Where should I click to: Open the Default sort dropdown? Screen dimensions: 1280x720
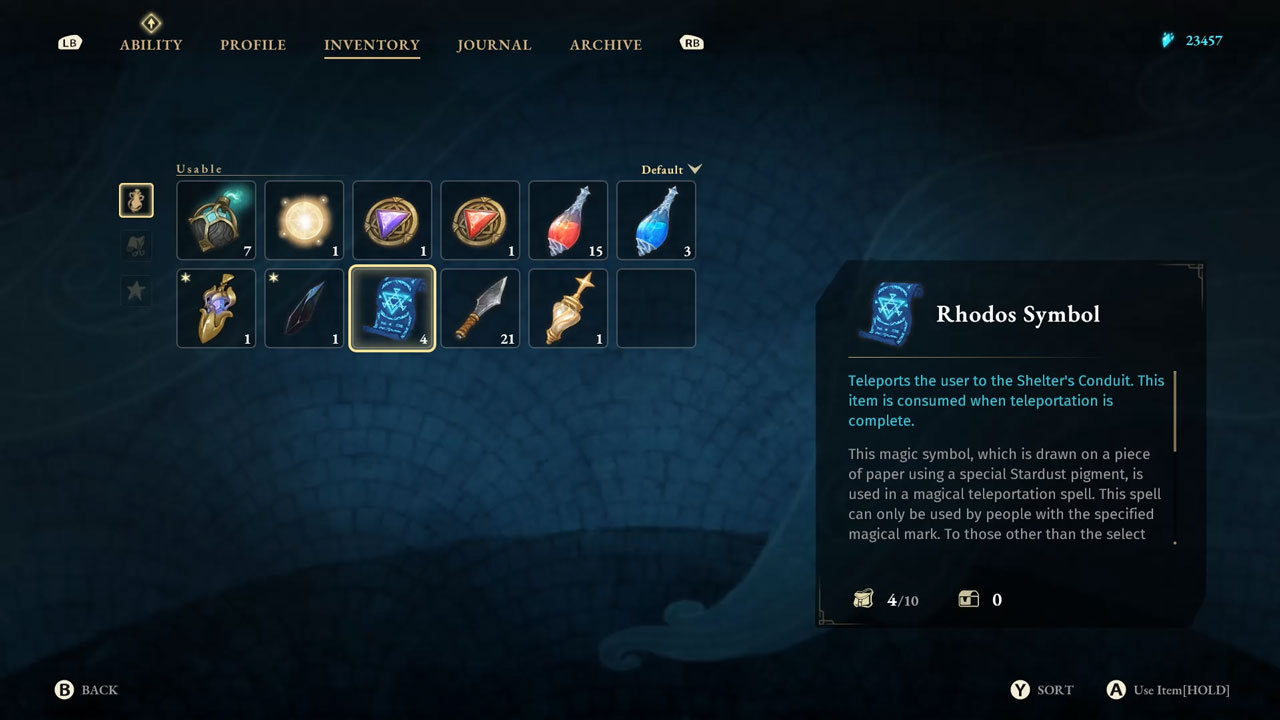672,169
